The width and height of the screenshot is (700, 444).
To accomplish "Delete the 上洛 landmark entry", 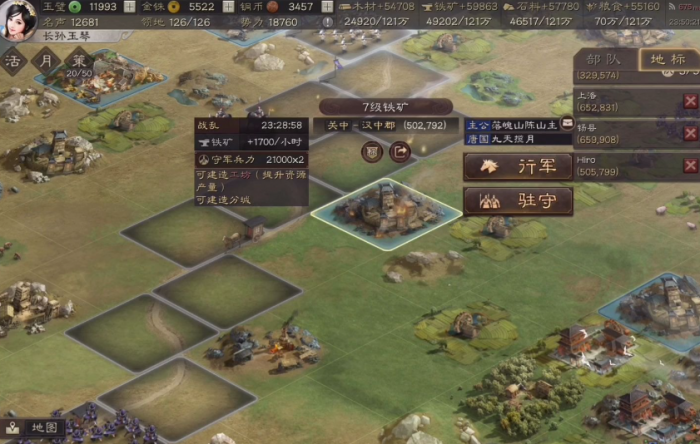I will point(690,101).
